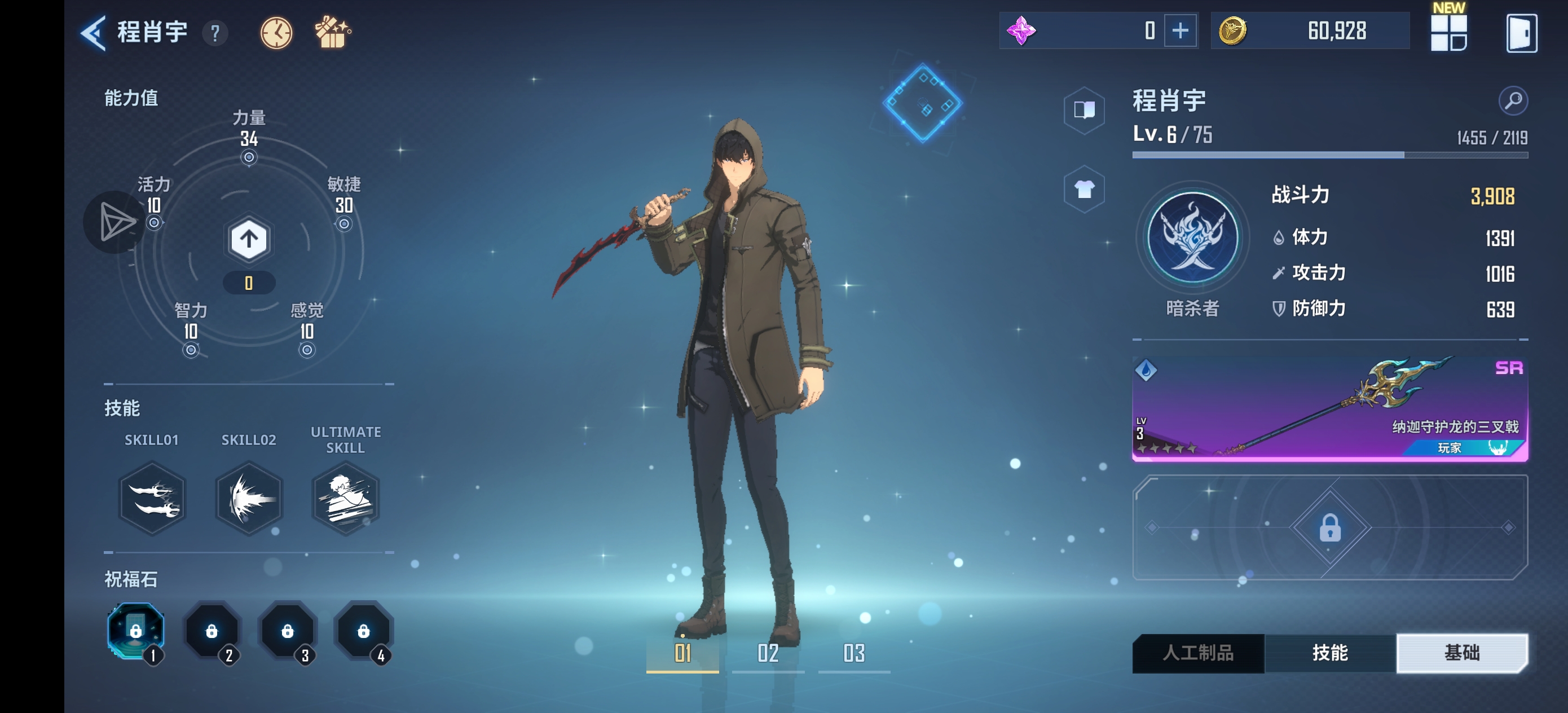Tap the locked equipment slot below the weapon

pyautogui.click(x=1330, y=529)
